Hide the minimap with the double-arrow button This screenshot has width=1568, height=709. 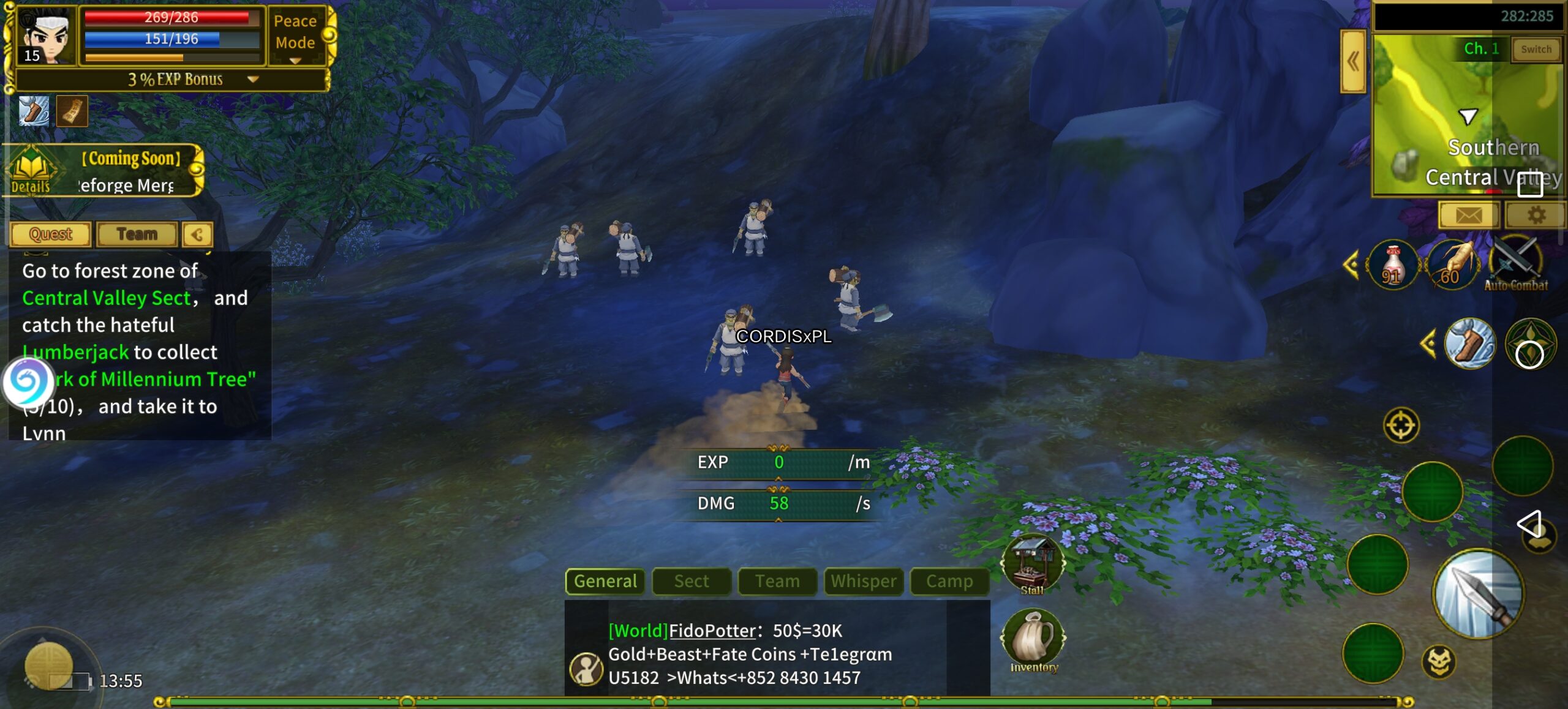pos(1353,61)
